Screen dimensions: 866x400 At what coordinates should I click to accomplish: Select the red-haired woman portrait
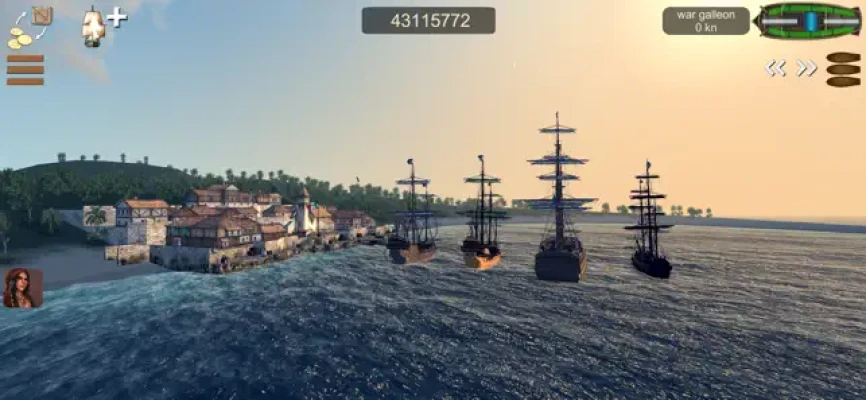23,287
